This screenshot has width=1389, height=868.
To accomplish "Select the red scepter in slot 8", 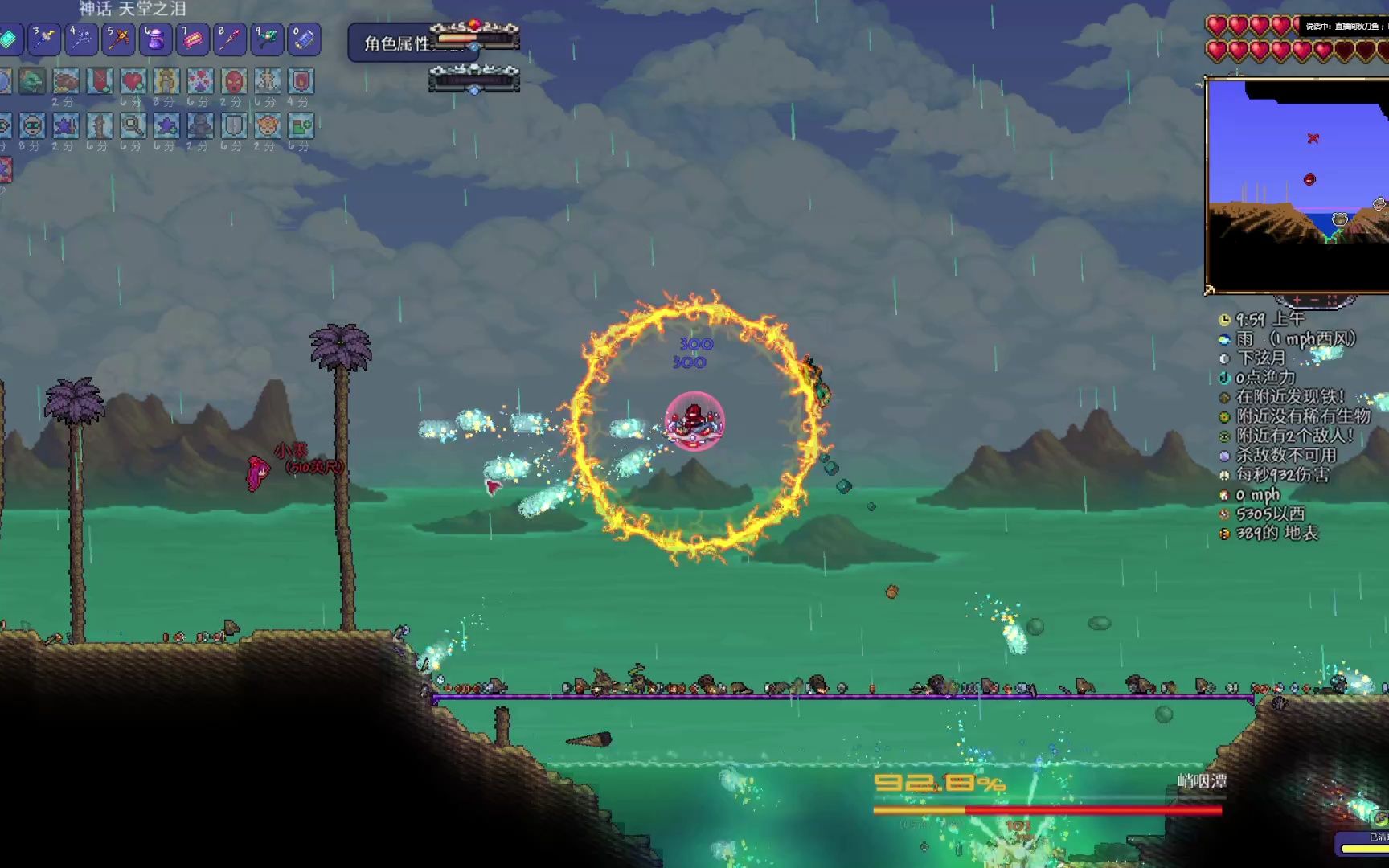I will tap(229, 39).
